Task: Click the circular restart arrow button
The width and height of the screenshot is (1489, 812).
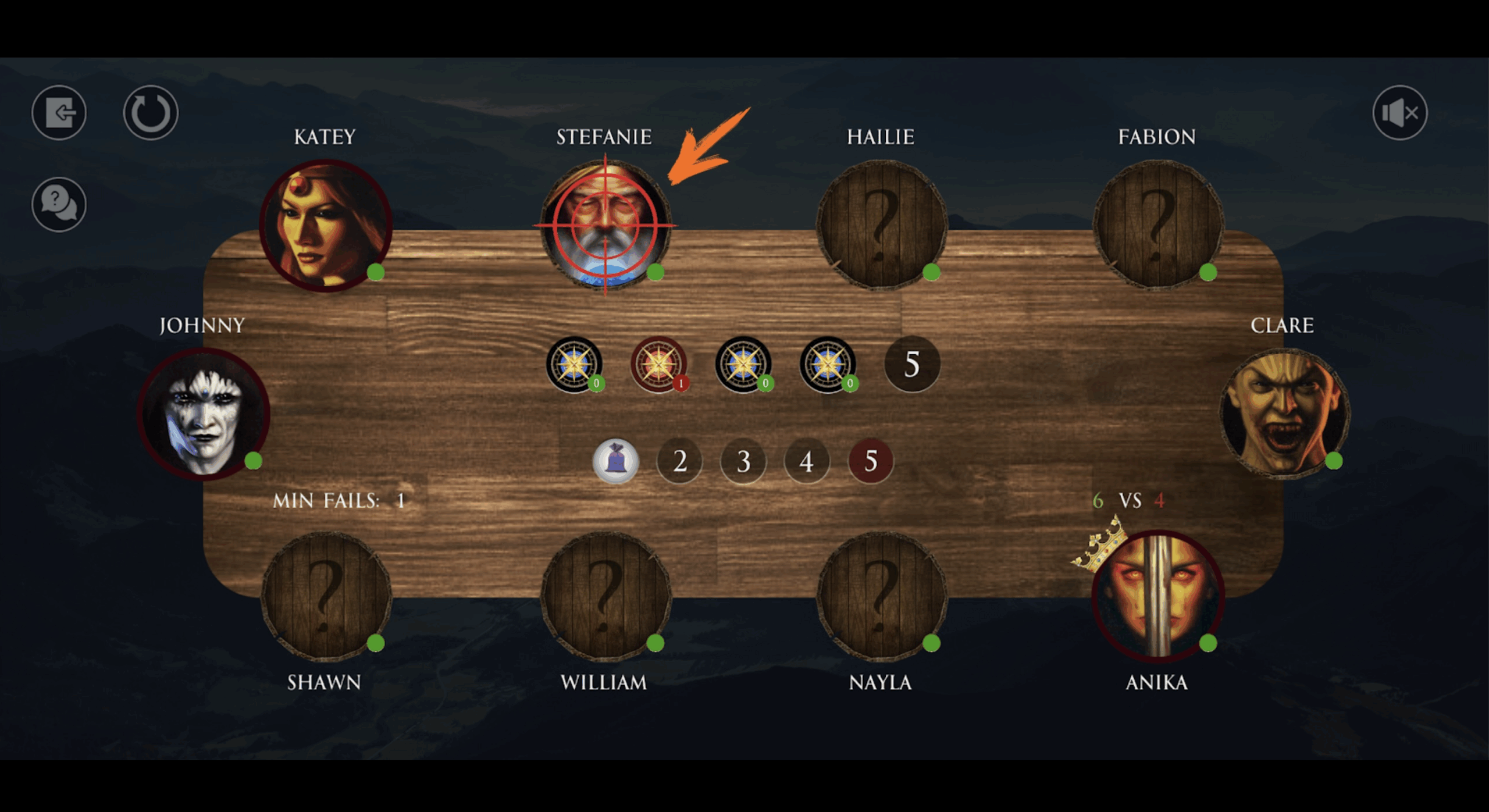Action: pos(151,112)
